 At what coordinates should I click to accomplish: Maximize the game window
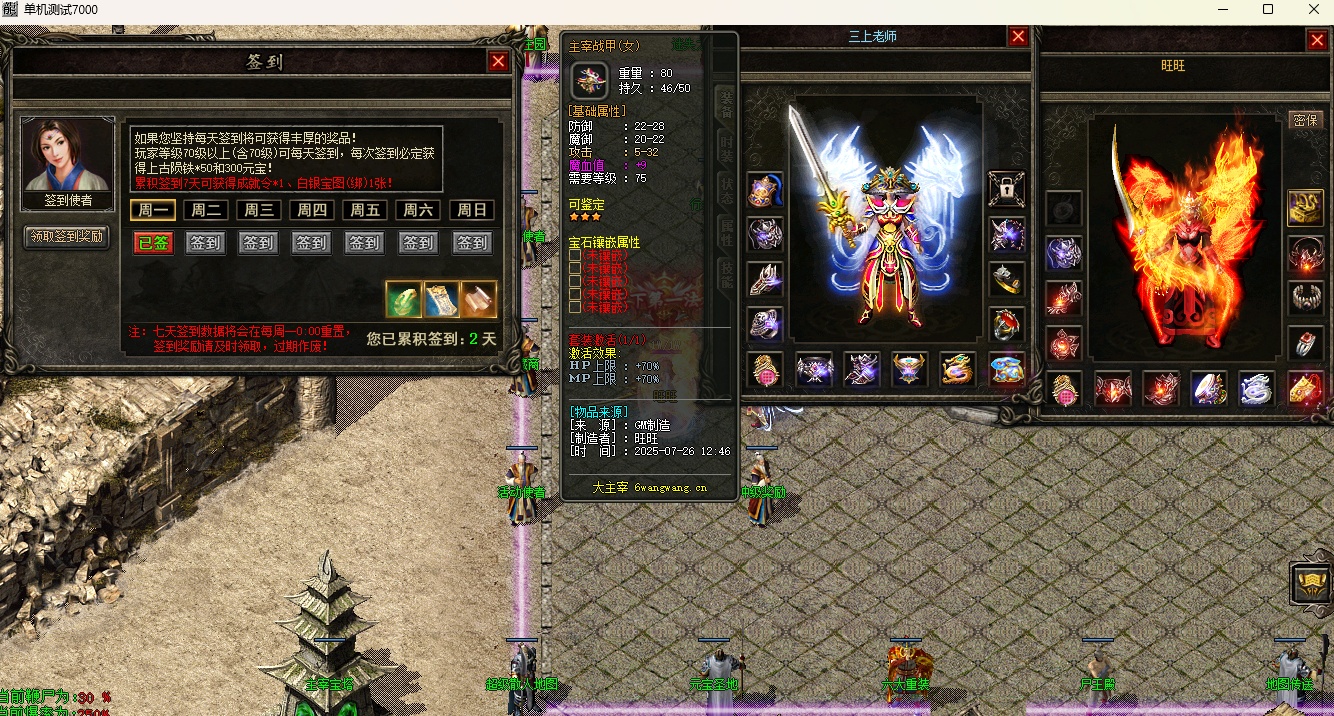coord(1268,9)
